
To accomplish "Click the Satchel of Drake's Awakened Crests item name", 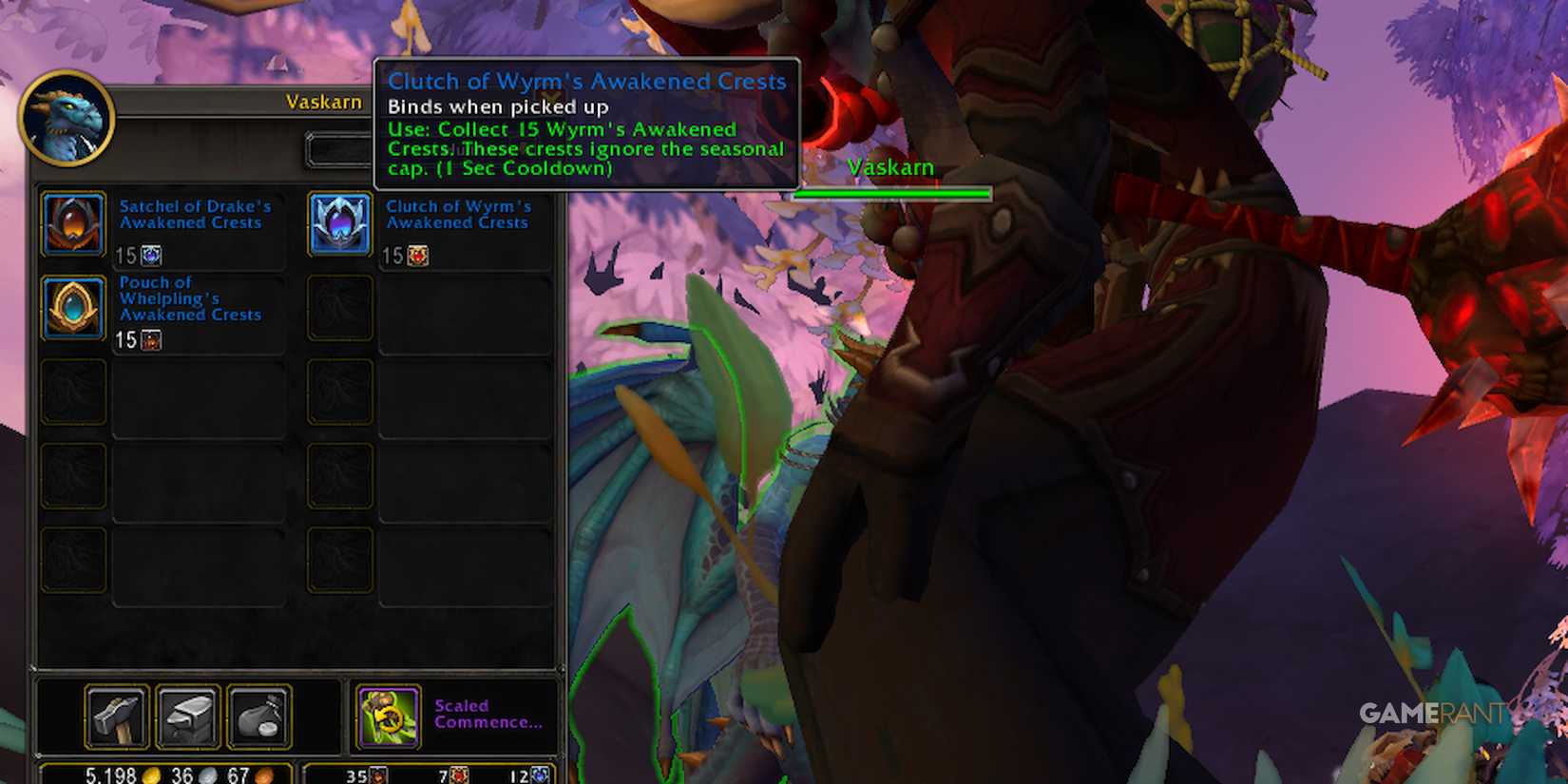I will 193,215.
